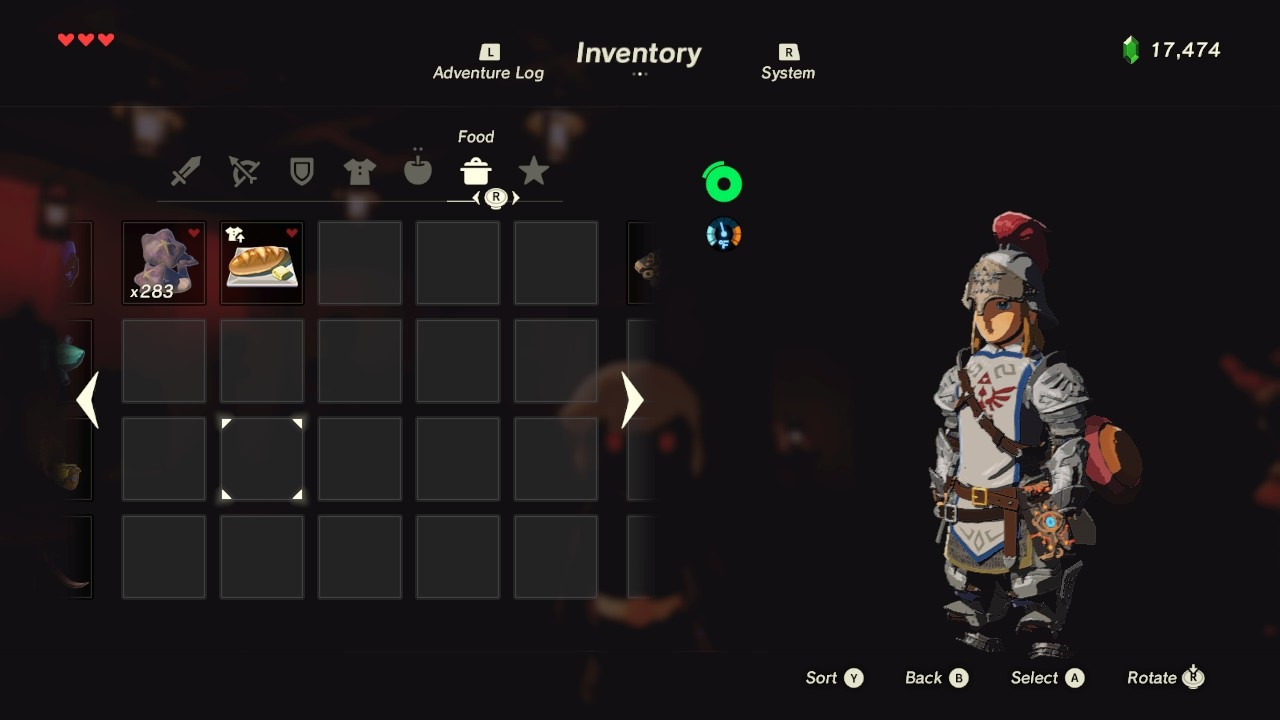
Task: Open the star key items tab icon
Action: [534, 171]
